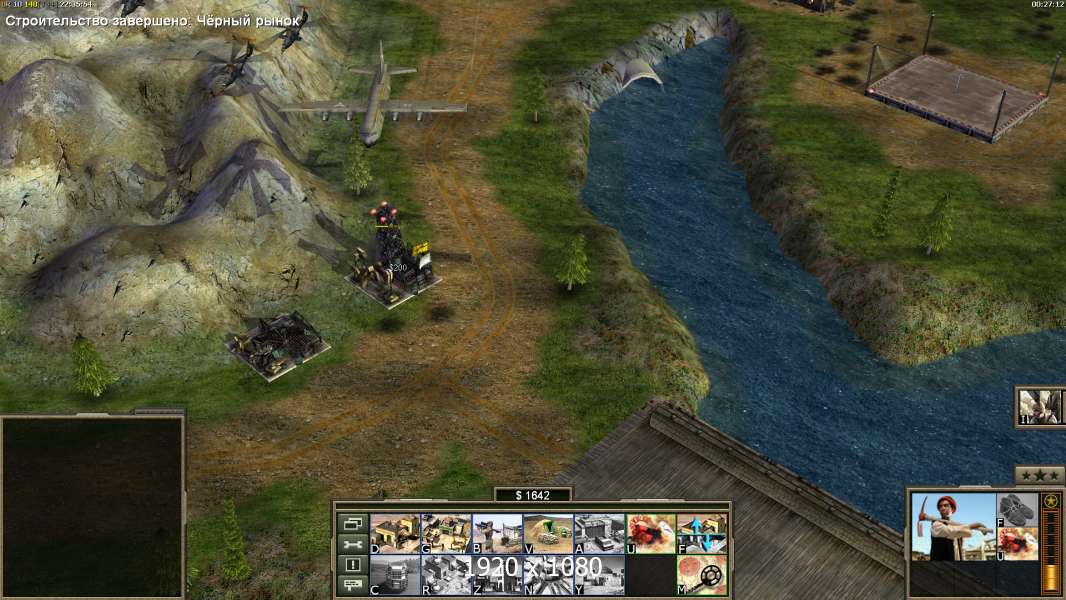Open the wrench options button
The width and height of the screenshot is (1066, 600).
click(352, 544)
